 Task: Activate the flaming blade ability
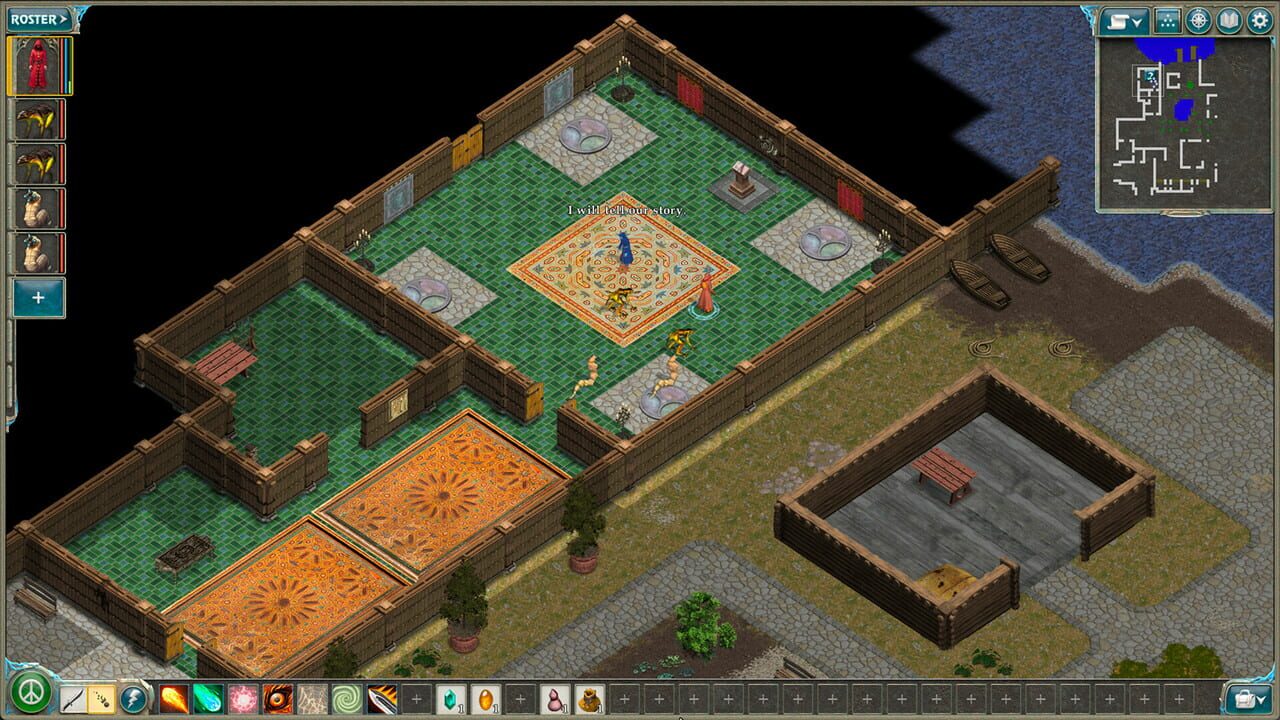pos(383,700)
